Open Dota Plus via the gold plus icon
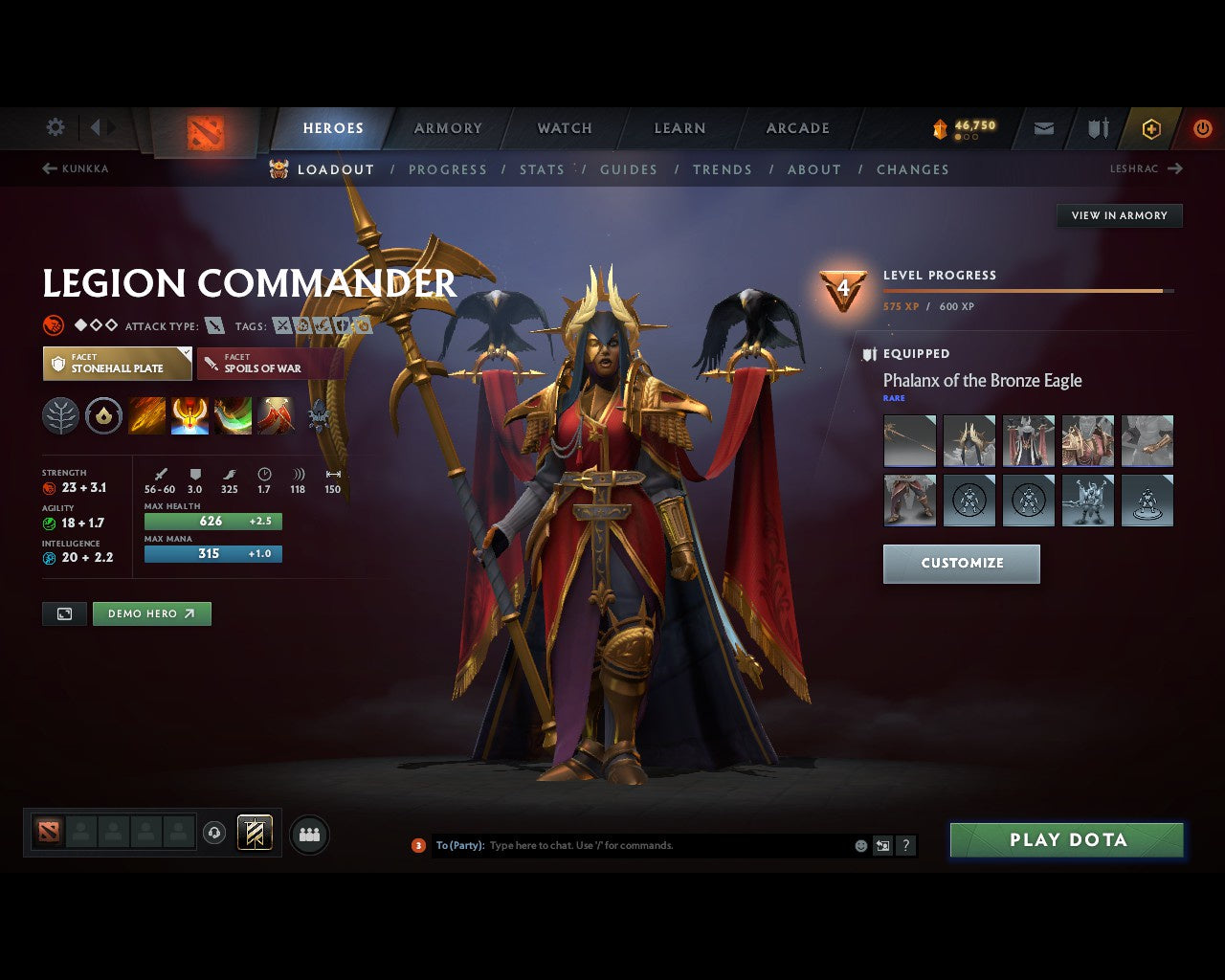Image resolution: width=1225 pixels, height=980 pixels. coord(1151,128)
